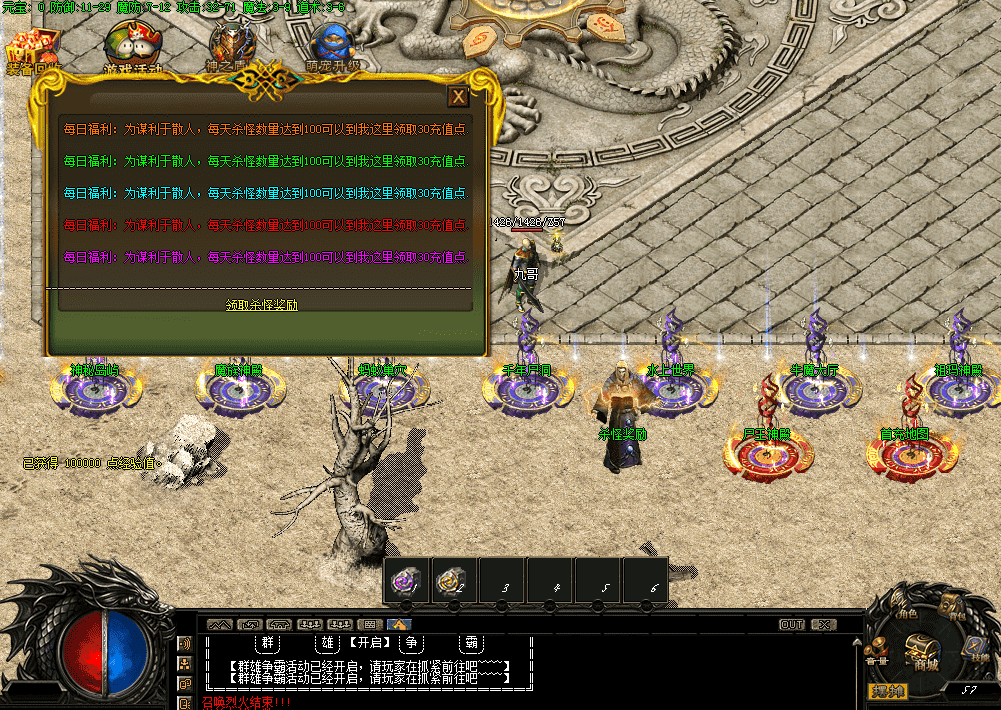Toggle the sound wave chat side icon

tap(185, 644)
